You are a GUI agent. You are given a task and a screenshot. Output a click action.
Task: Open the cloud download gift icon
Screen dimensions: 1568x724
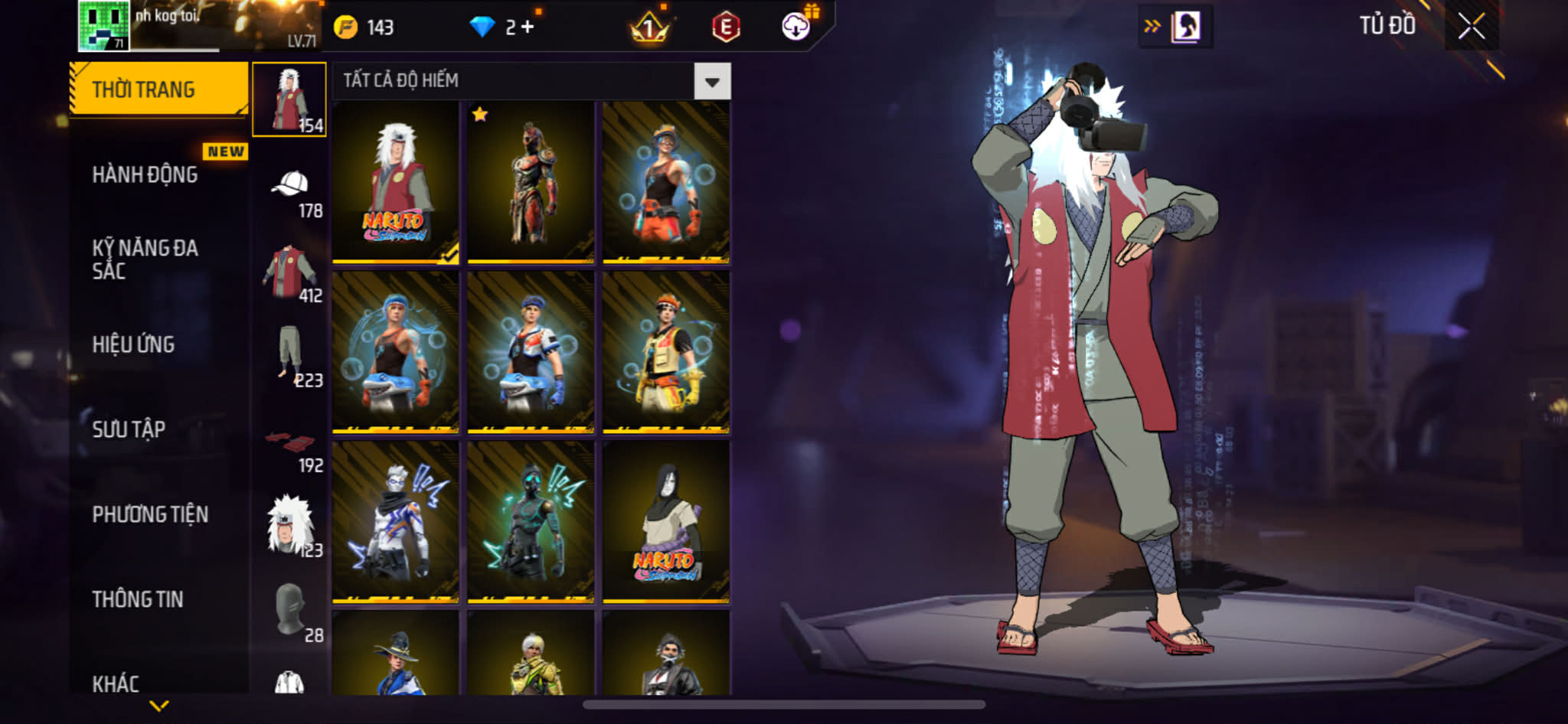click(x=796, y=27)
